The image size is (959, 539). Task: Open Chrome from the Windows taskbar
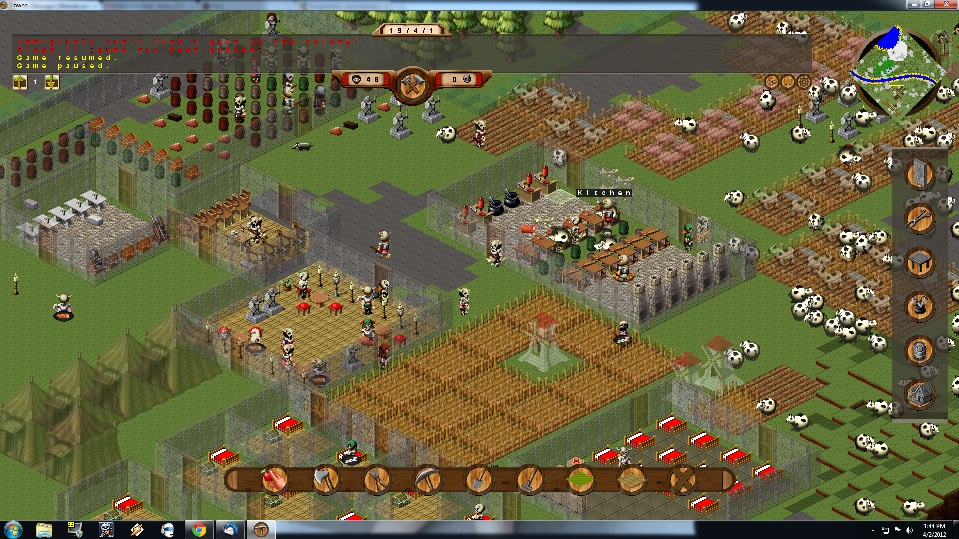click(199, 529)
